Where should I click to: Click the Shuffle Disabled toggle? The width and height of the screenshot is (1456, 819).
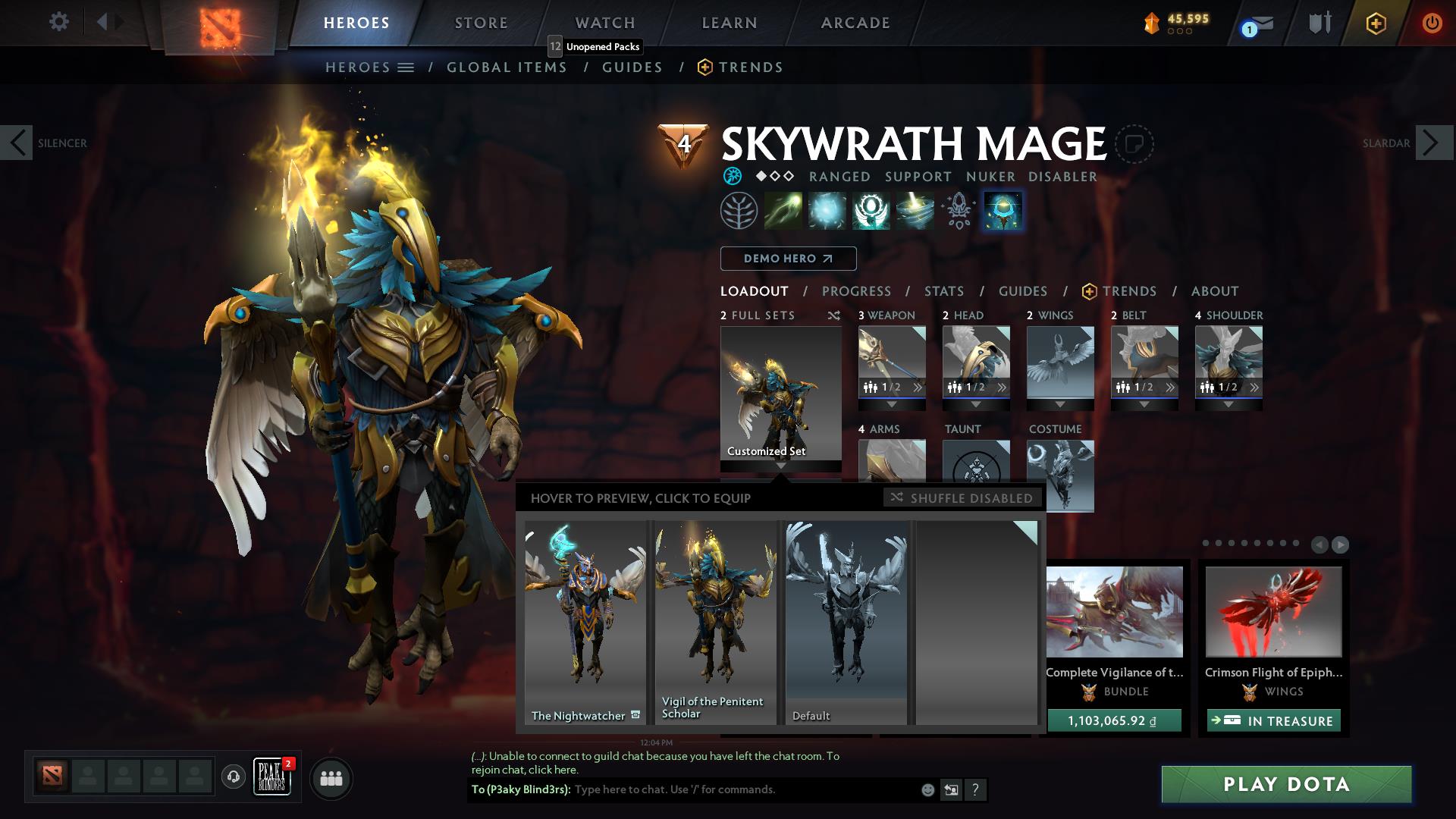(x=962, y=498)
